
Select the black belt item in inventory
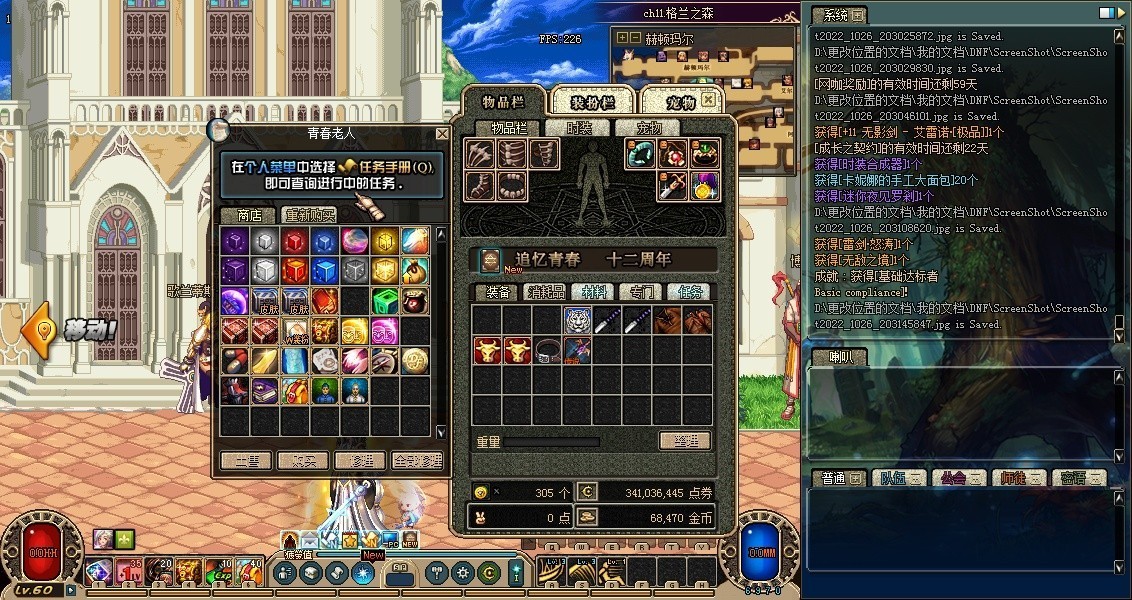(x=547, y=350)
